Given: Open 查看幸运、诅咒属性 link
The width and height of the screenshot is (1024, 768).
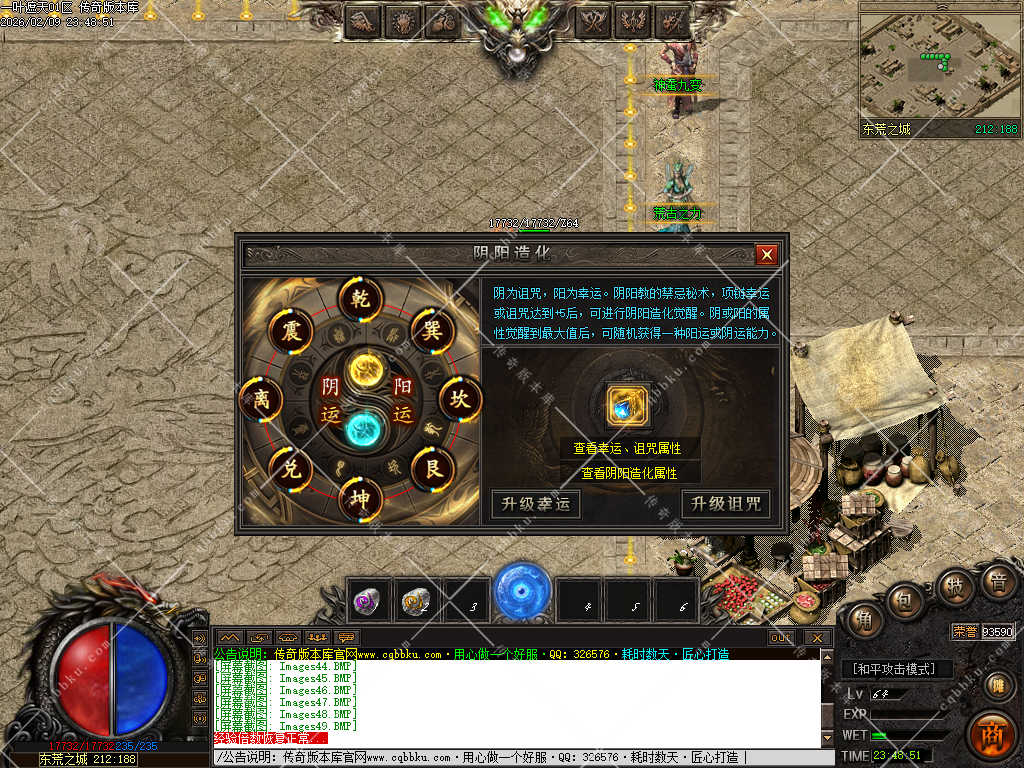Looking at the screenshot, I should coord(627,449).
